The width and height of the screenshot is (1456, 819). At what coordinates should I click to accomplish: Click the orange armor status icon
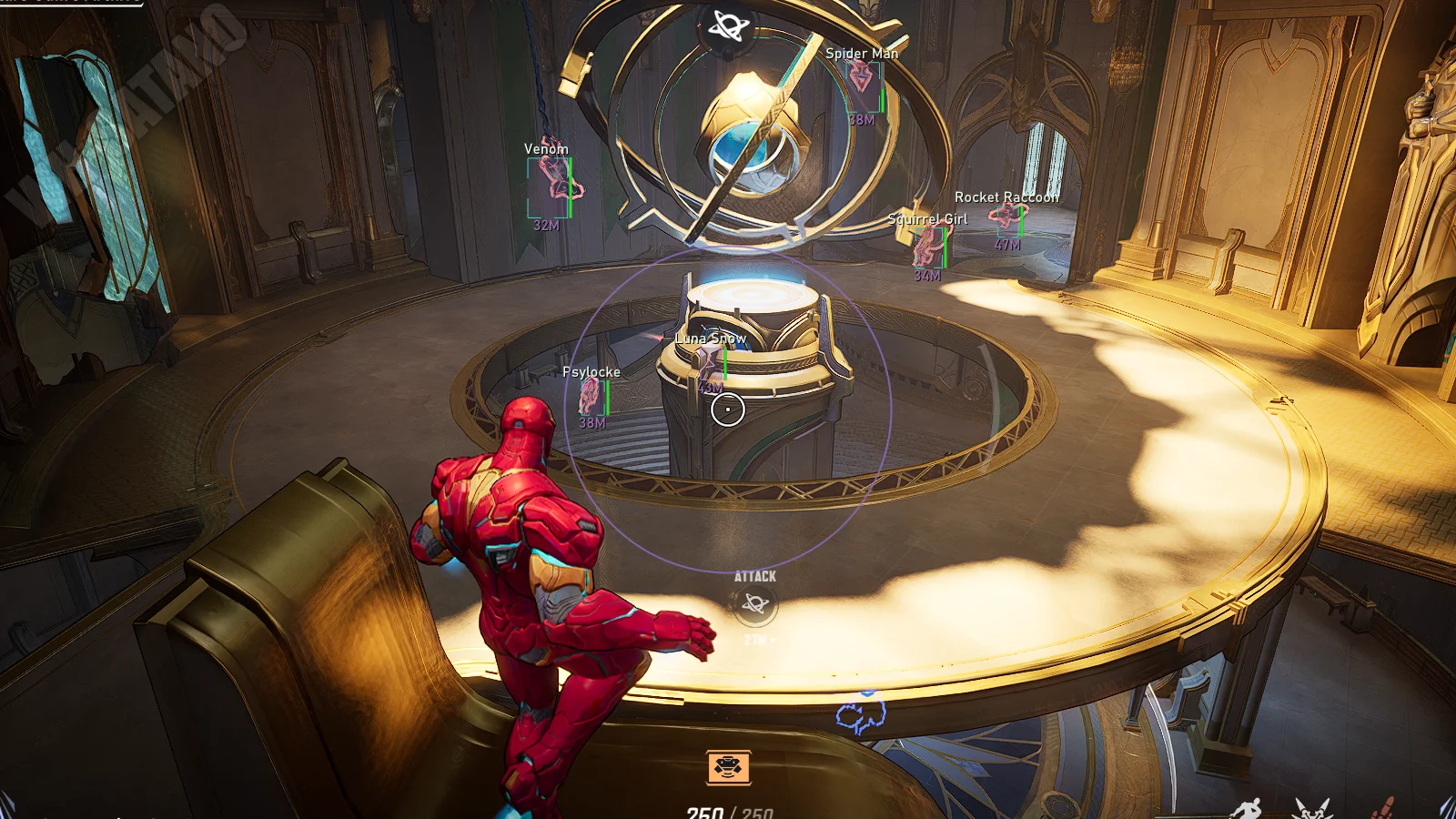pyautogui.click(x=728, y=767)
